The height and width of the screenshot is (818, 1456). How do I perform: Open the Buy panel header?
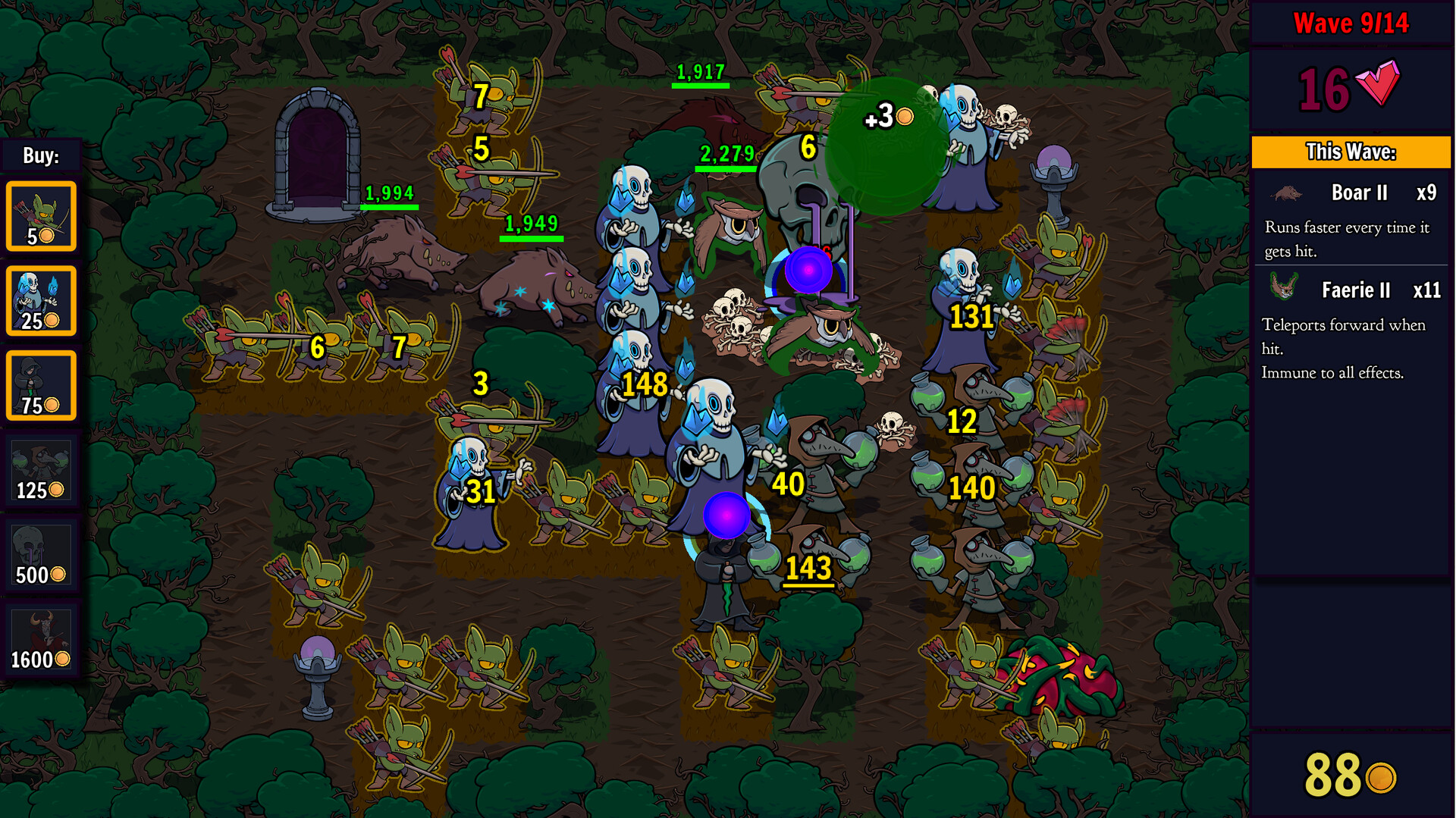42,155
